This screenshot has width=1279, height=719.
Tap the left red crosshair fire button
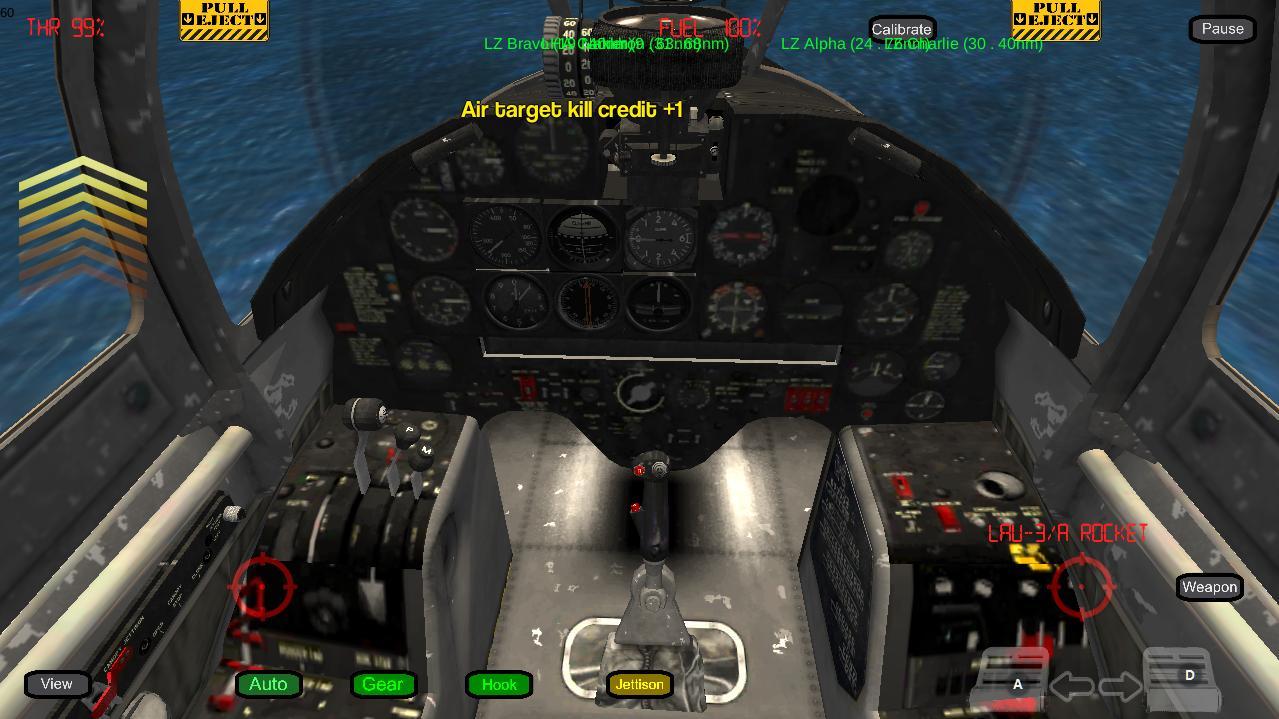click(x=262, y=587)
